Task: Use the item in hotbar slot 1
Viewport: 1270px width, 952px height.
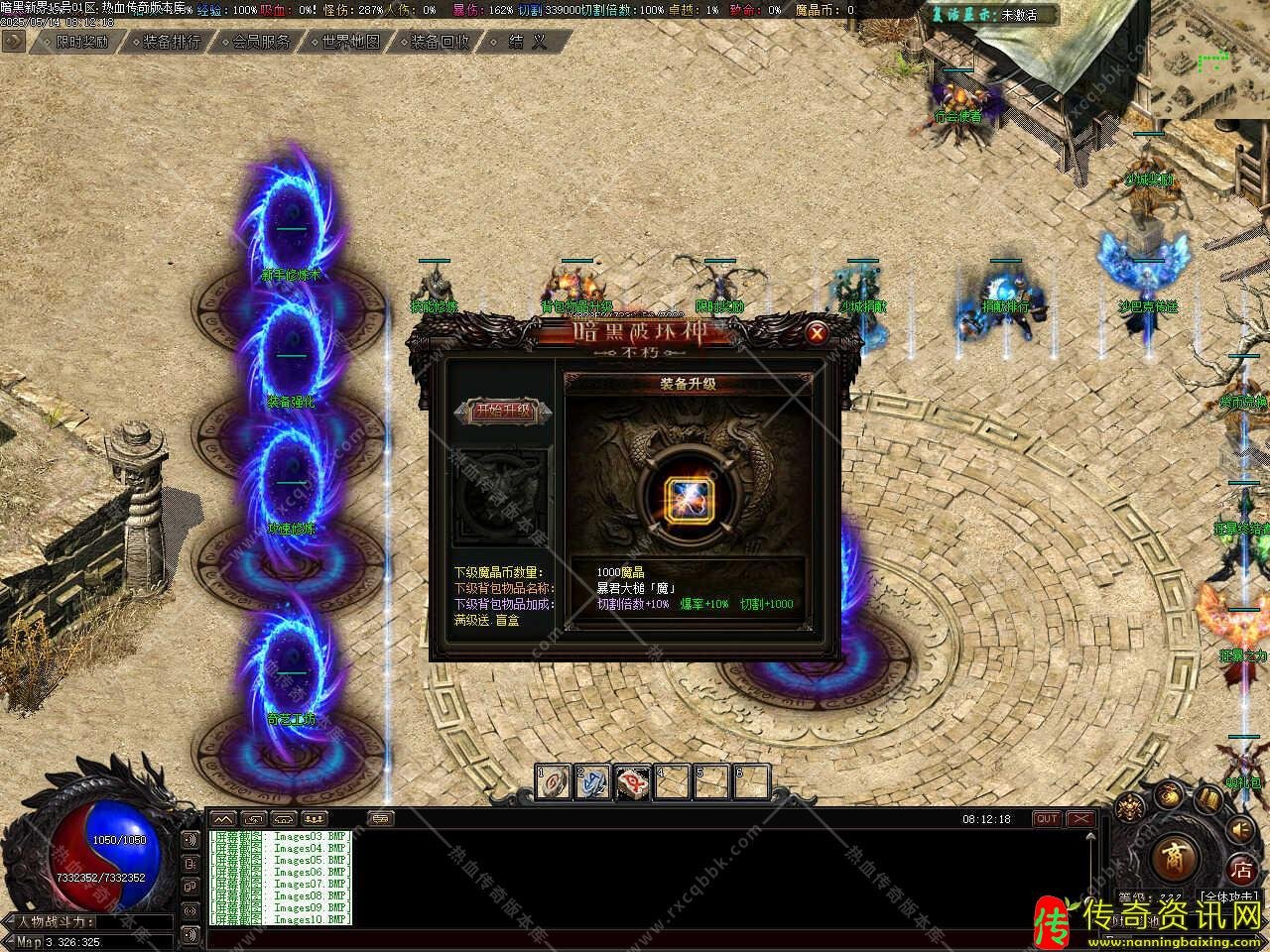Action: click(x=554, y=781)
